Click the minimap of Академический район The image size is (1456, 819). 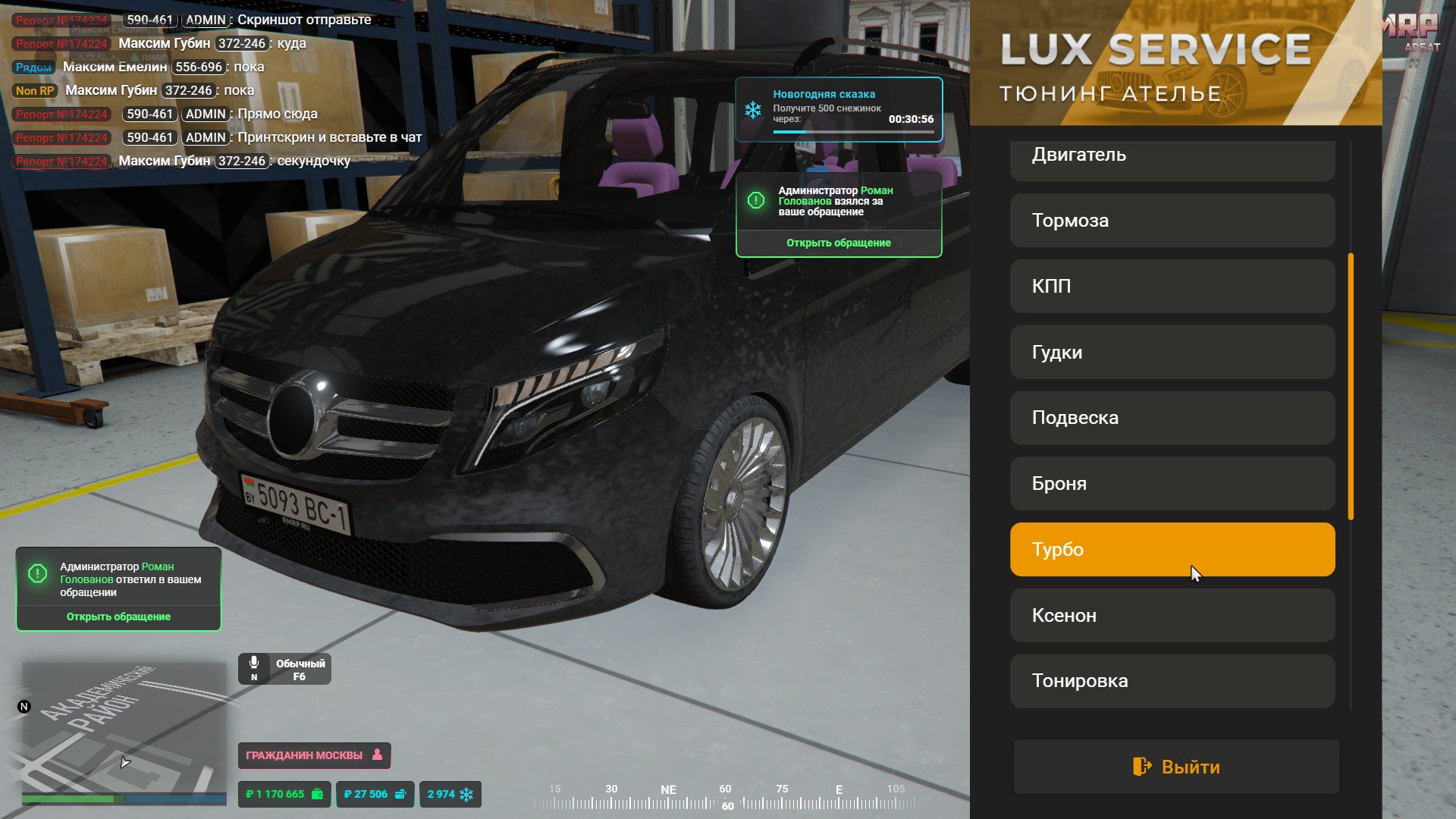(124, 728)
